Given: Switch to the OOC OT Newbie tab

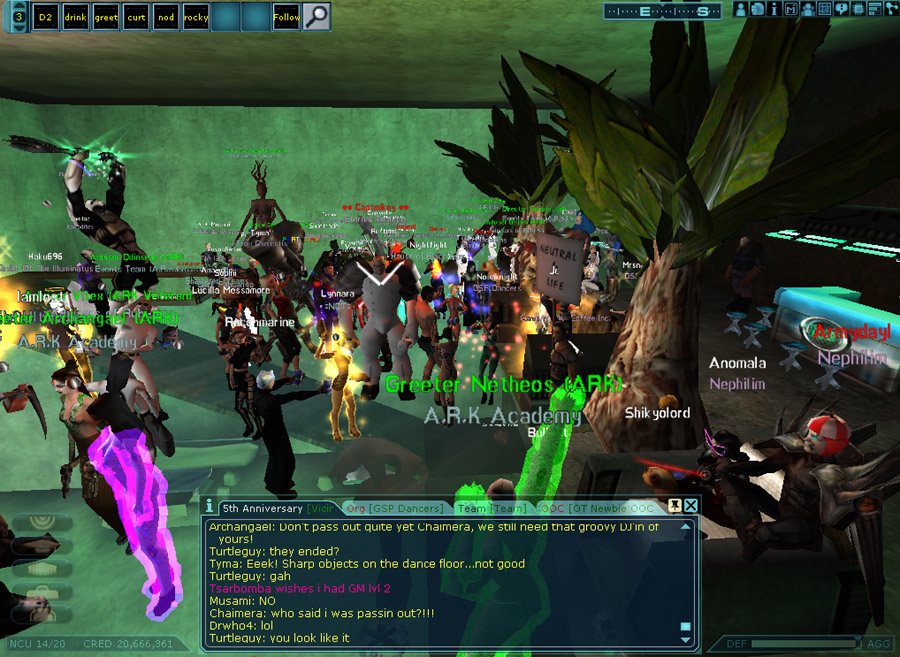Looking at the screenshot, I should 598,508.
